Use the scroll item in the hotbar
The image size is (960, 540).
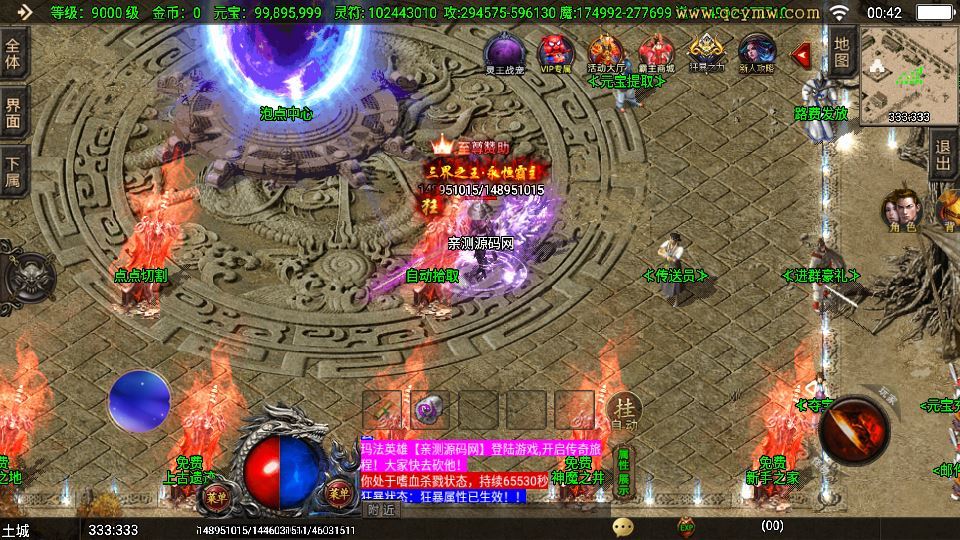[382, 409]
